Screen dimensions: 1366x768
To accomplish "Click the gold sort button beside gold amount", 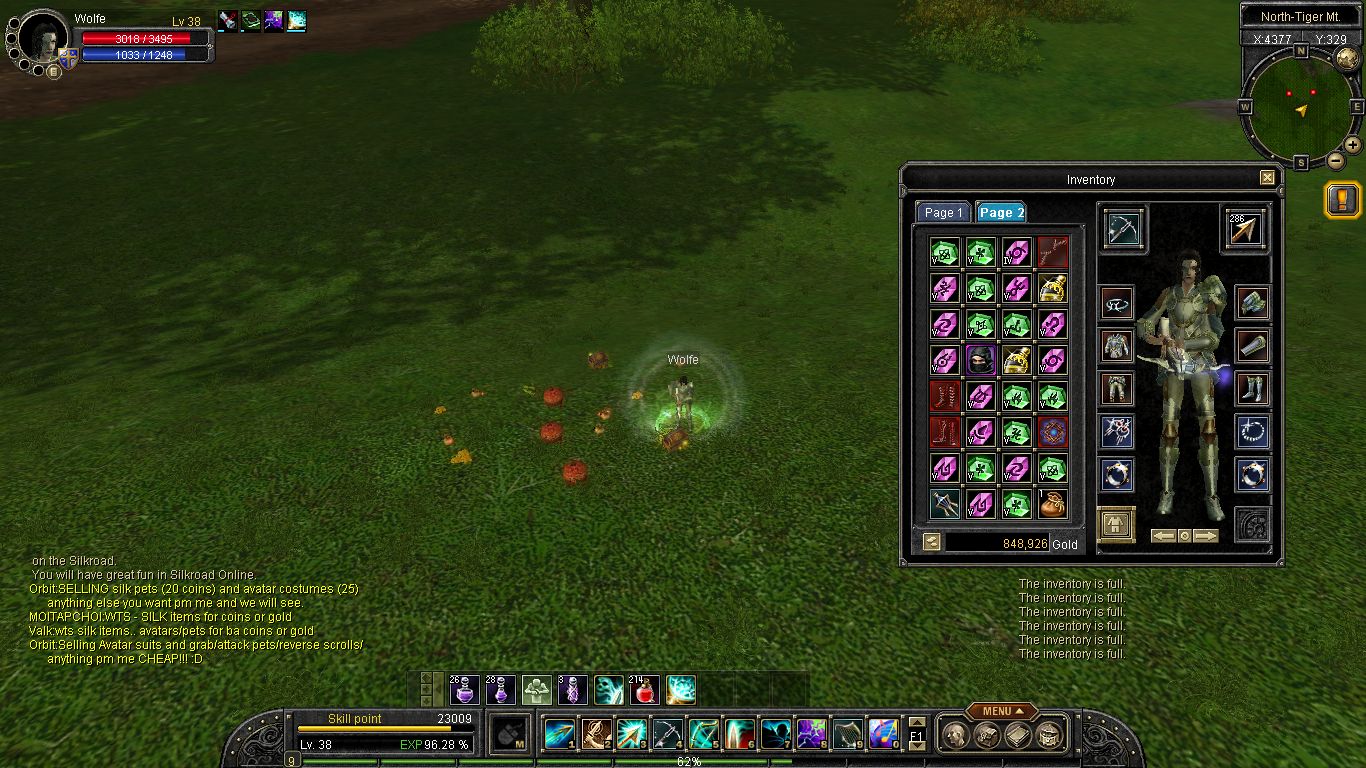I will tap(931, 542).
